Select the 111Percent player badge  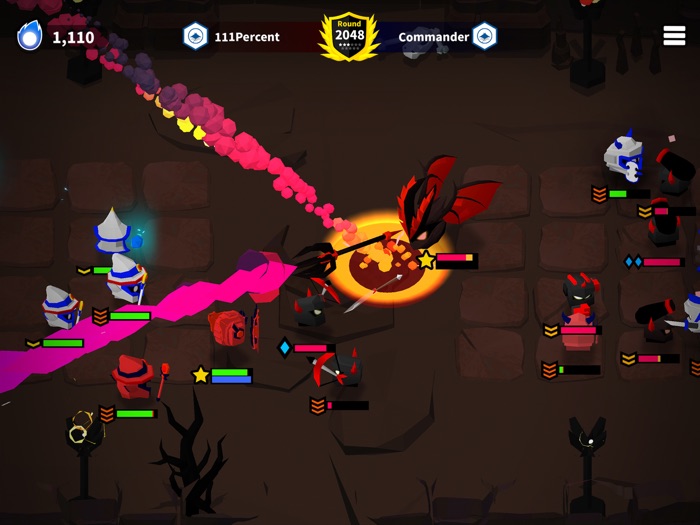(x=196, y=37)
